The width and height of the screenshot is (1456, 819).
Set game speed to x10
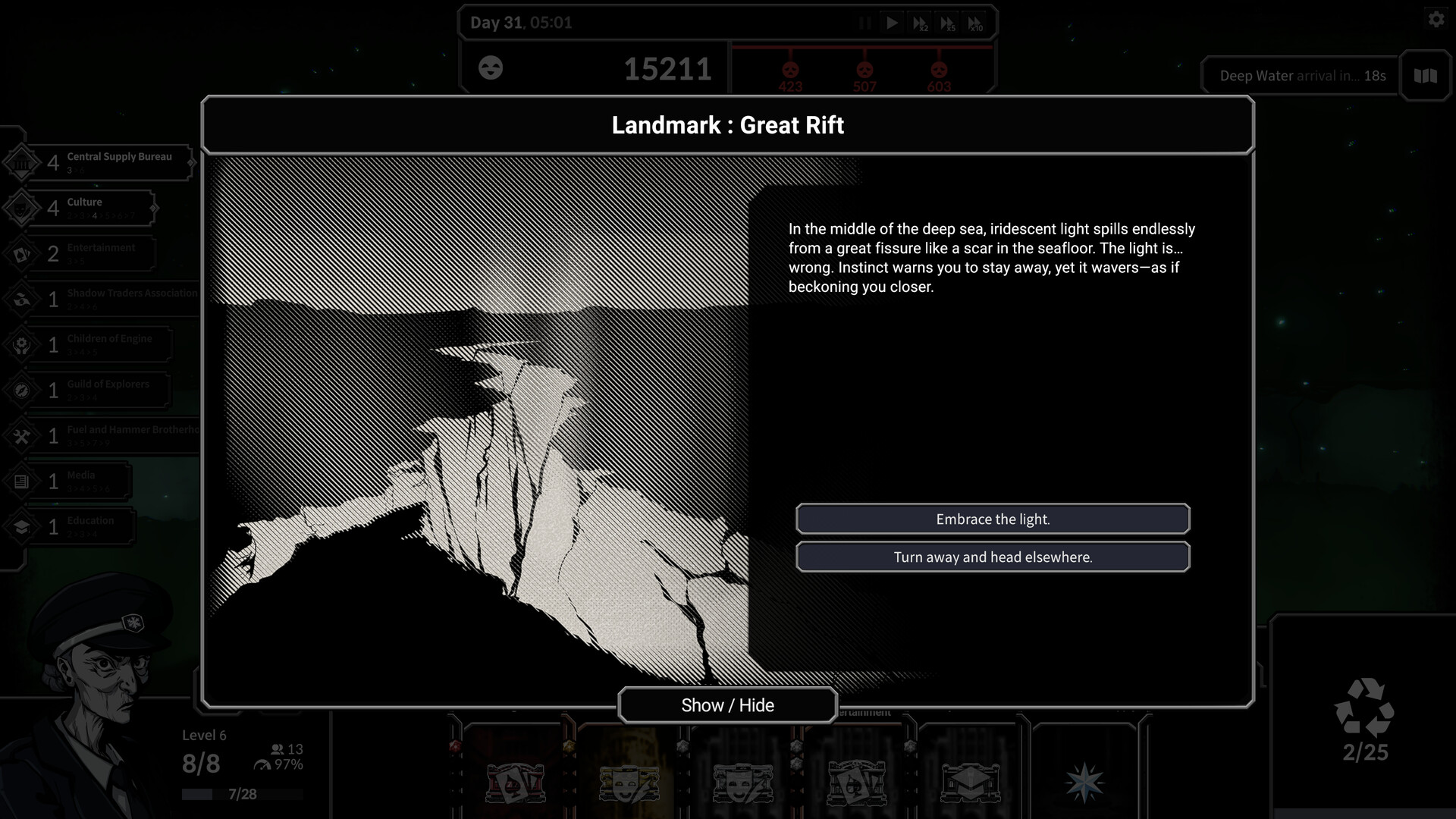point(976,23)
